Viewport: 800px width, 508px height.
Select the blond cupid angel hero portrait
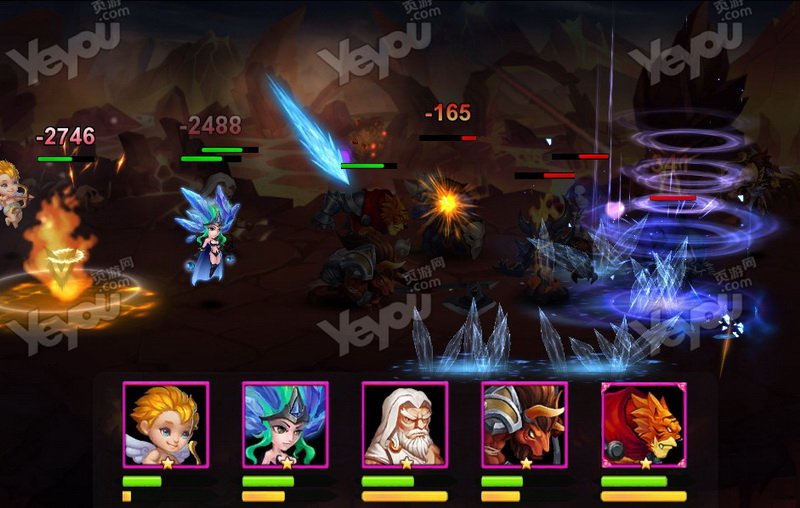(x=166, y=424)
